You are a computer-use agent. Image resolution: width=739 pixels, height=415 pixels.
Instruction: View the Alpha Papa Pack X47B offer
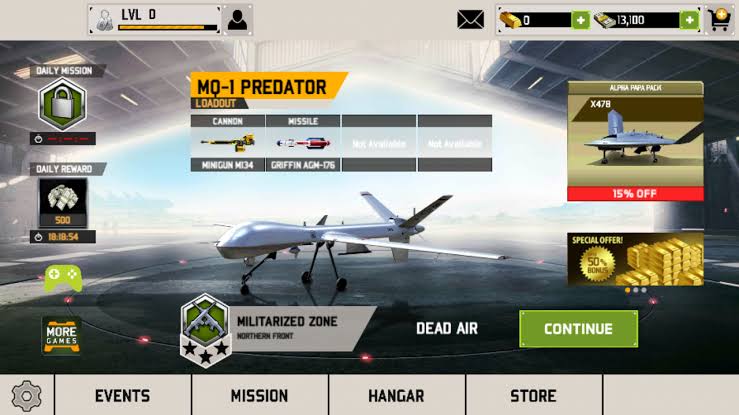coord(635,140)
